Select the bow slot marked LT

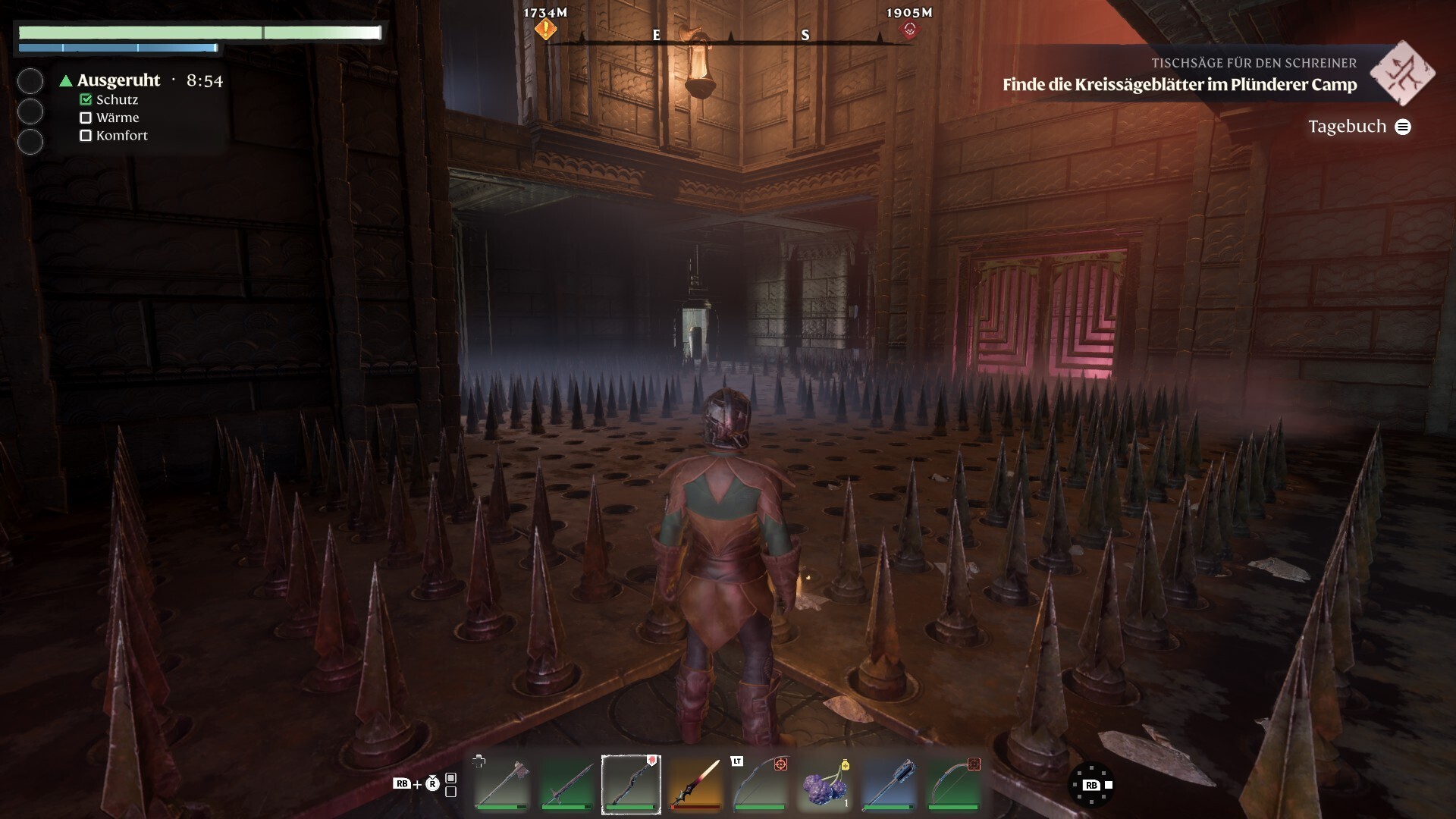[x=761, y=784]
